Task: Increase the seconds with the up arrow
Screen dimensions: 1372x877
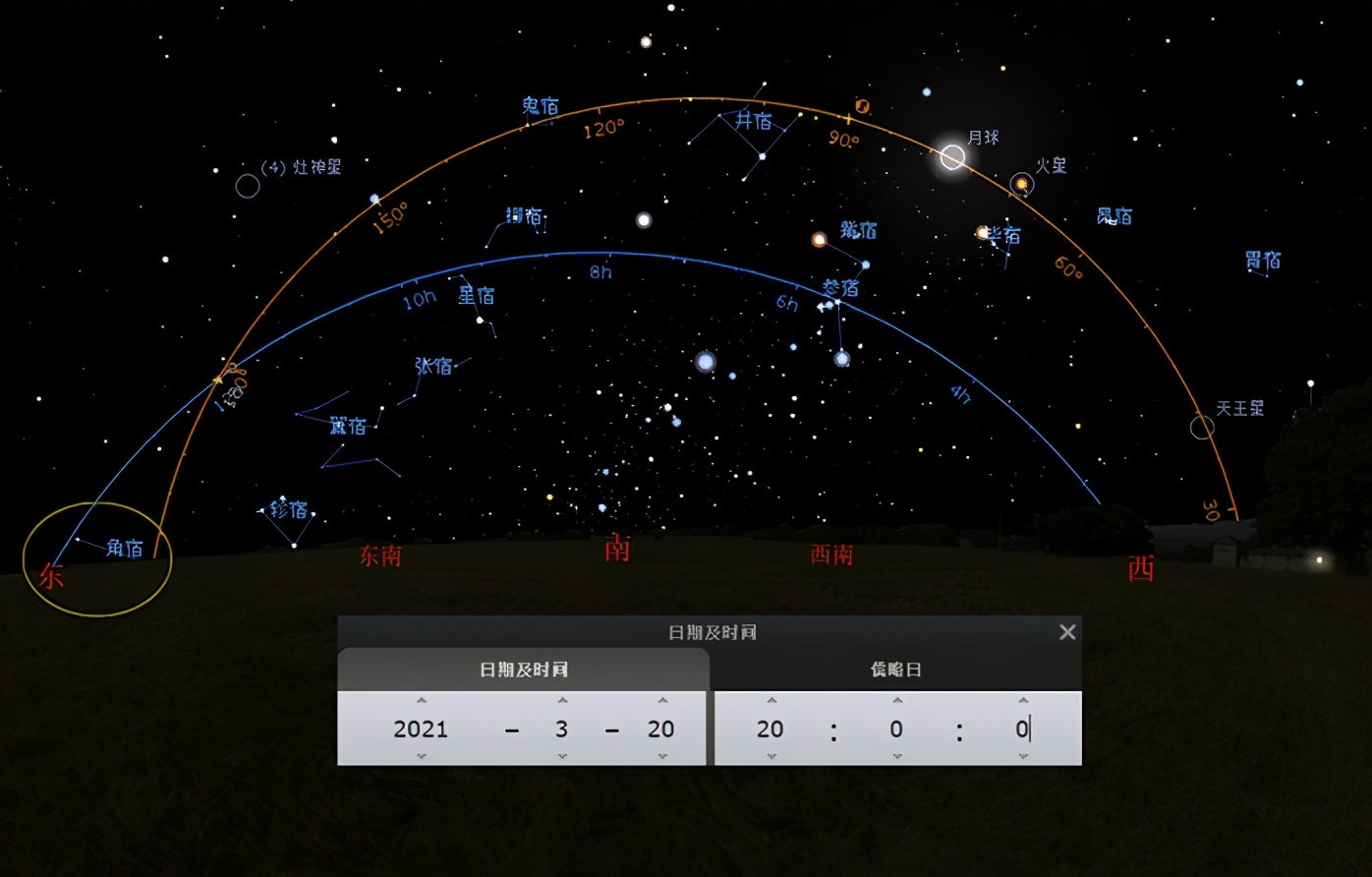Action: pos(1023,701)
